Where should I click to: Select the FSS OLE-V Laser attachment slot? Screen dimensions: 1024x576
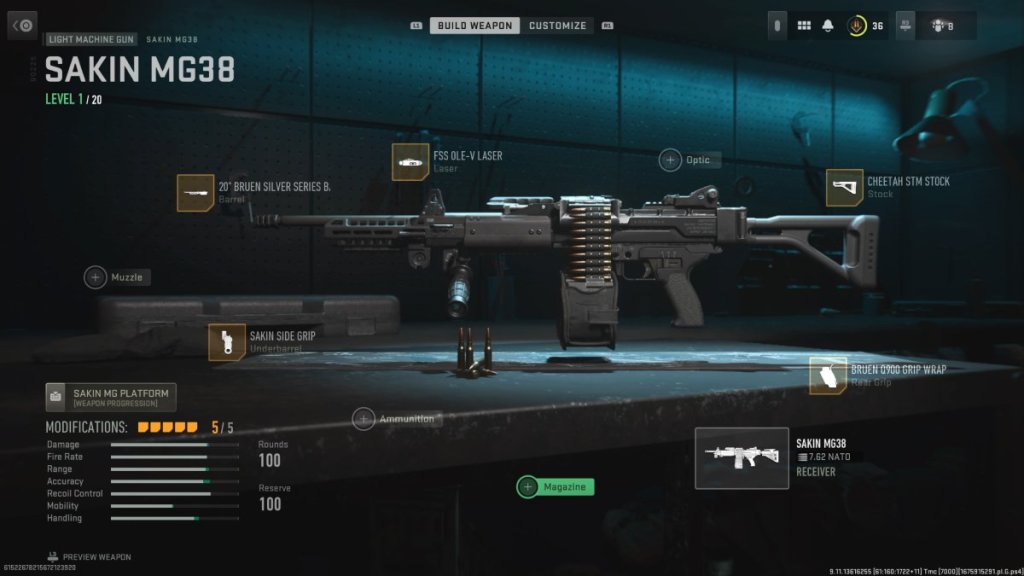tap(411, 162)
